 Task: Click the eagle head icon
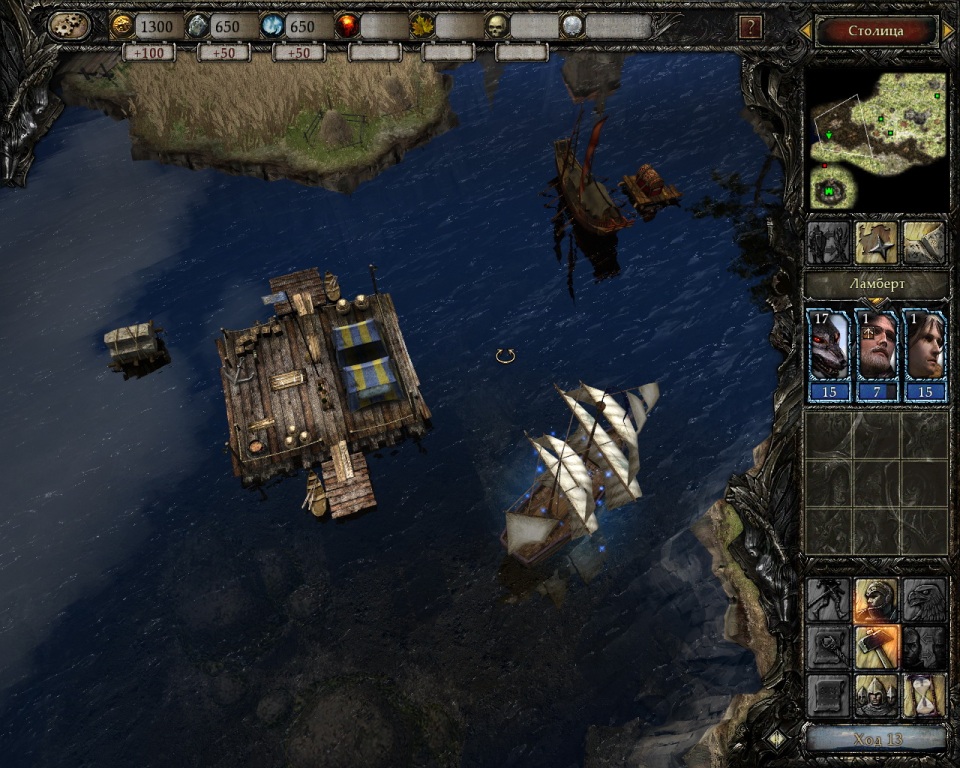(925, 600)
